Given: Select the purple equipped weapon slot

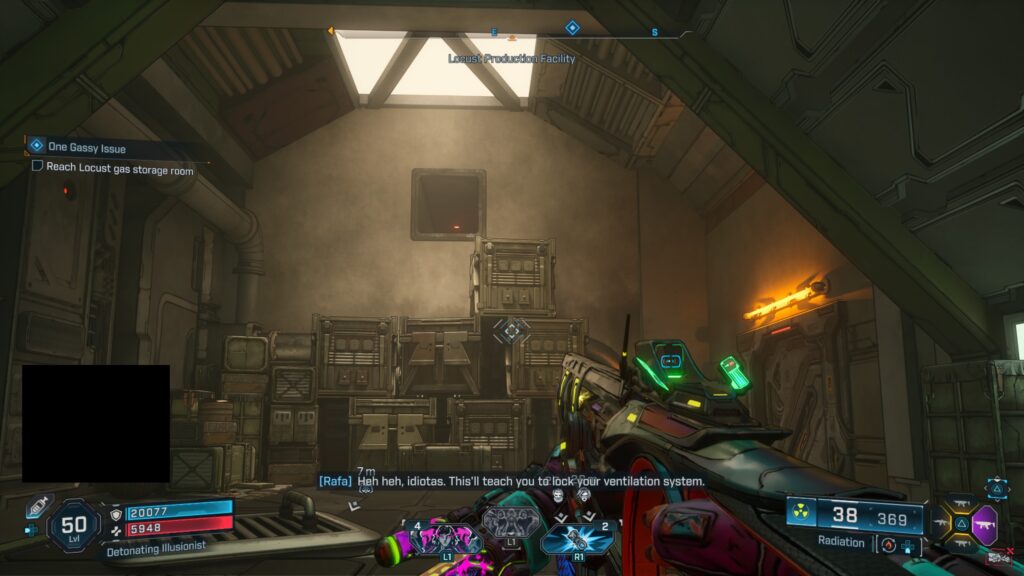Looking at the screenshot, I should click(985, 524).
